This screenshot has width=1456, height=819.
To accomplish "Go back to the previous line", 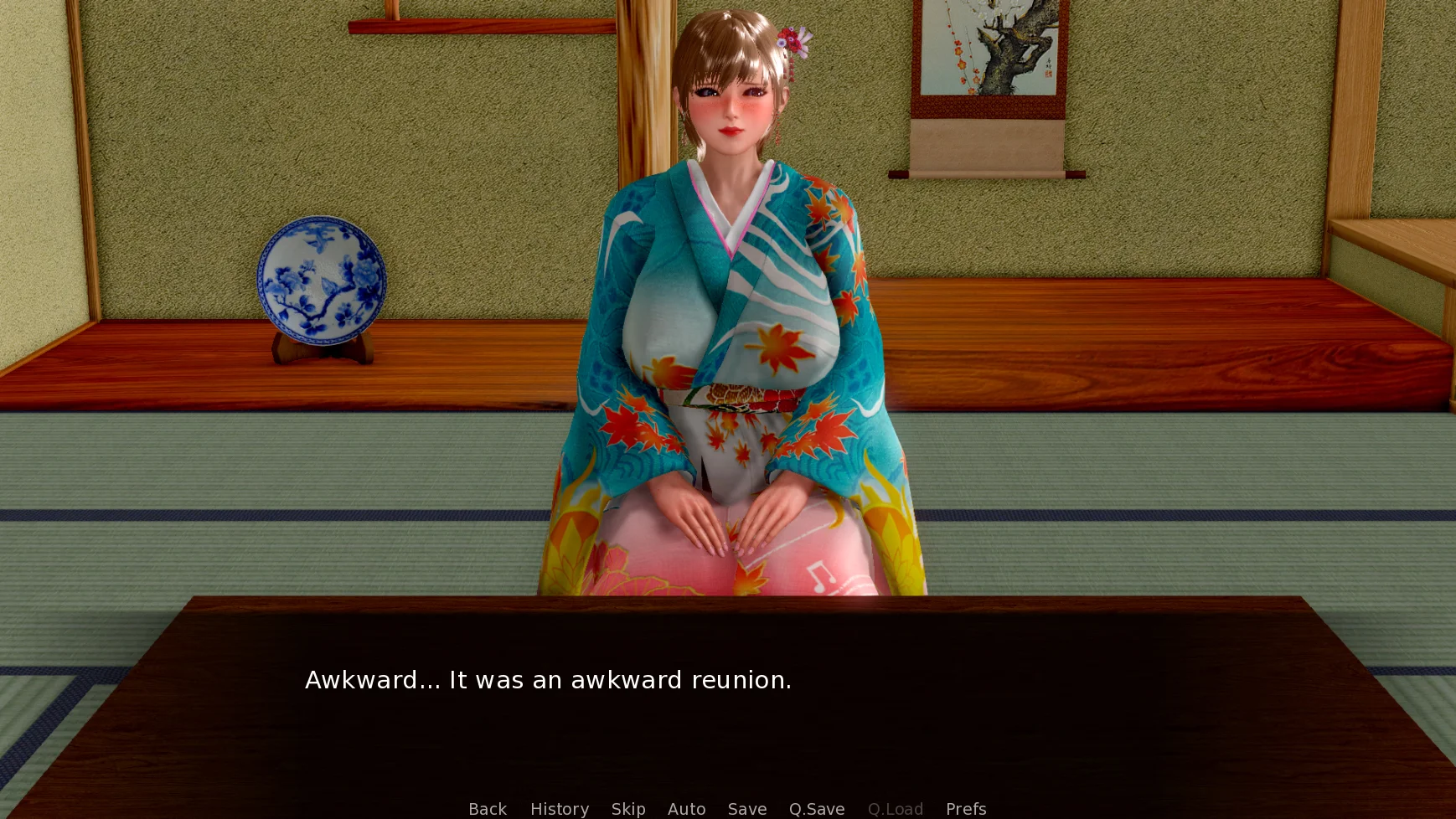I will (488, 809).
